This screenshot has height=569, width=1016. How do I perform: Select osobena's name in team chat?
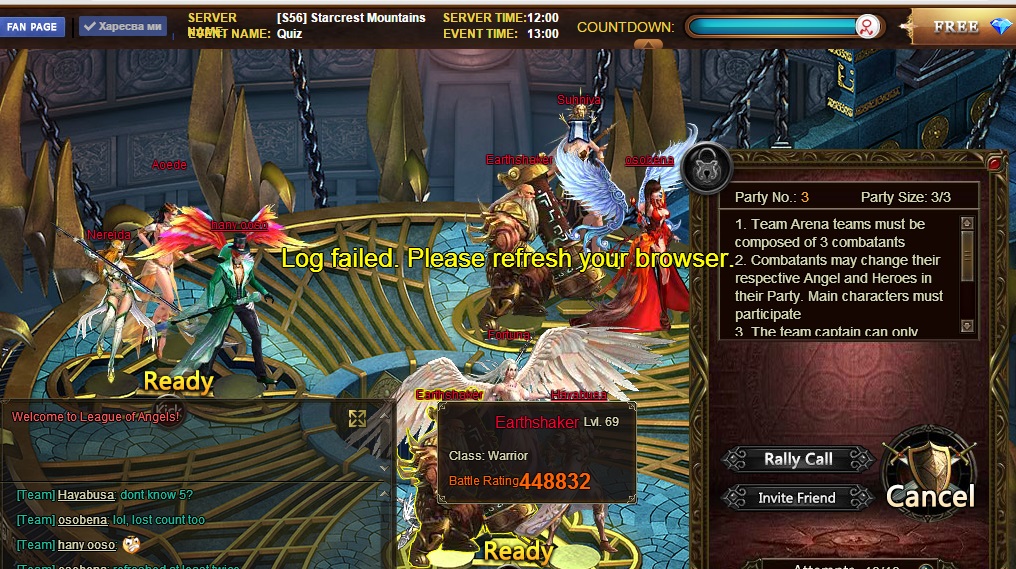82,520
